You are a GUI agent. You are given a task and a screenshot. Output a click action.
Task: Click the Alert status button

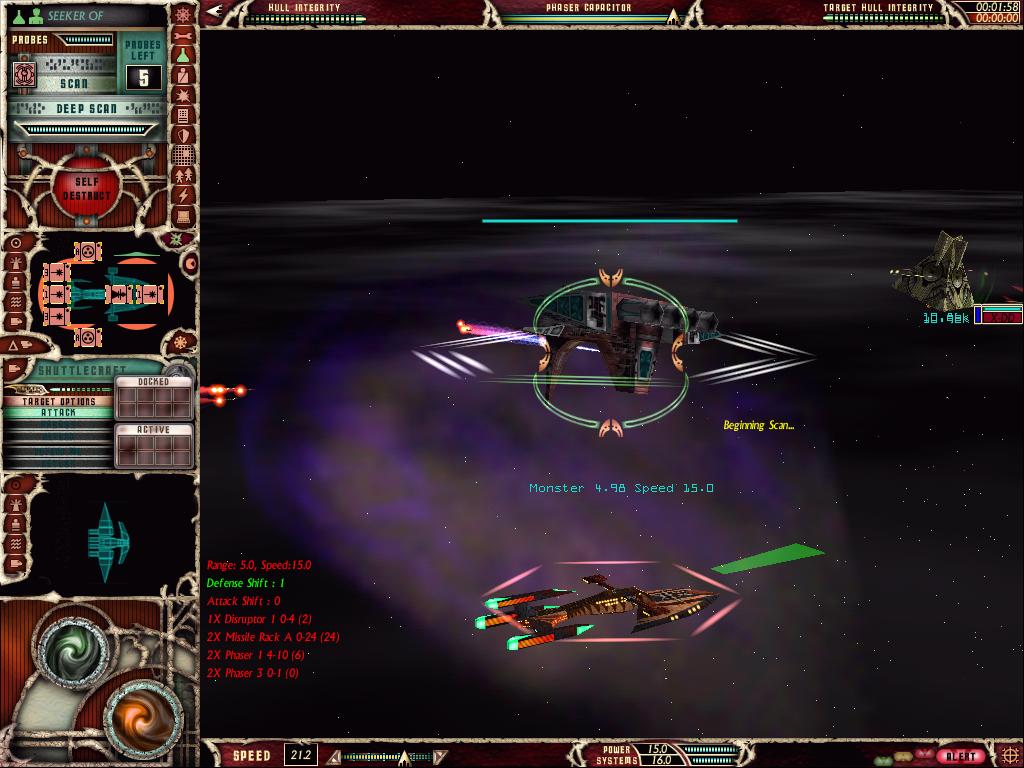click(961, 756)
